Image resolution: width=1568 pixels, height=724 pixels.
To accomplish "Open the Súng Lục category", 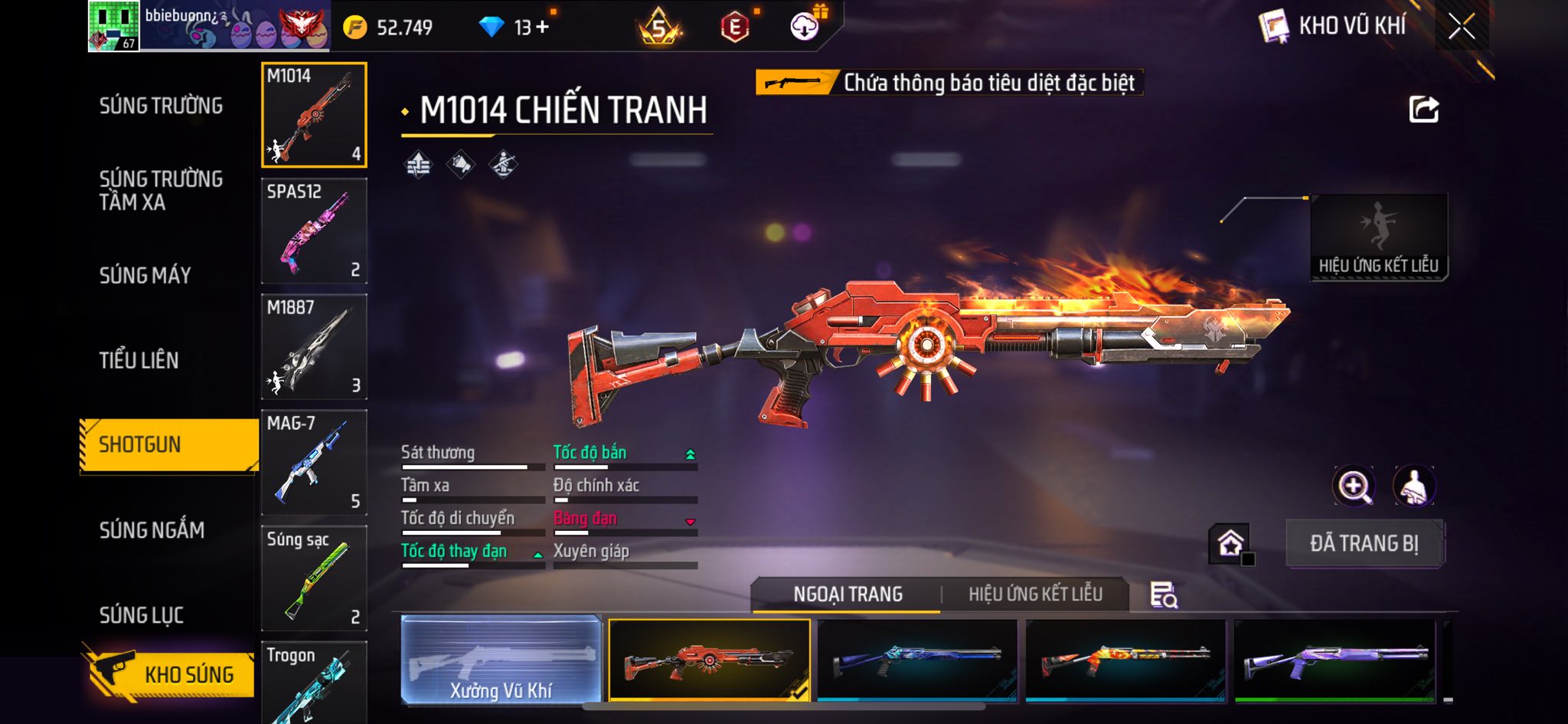I will coord(141,615).
